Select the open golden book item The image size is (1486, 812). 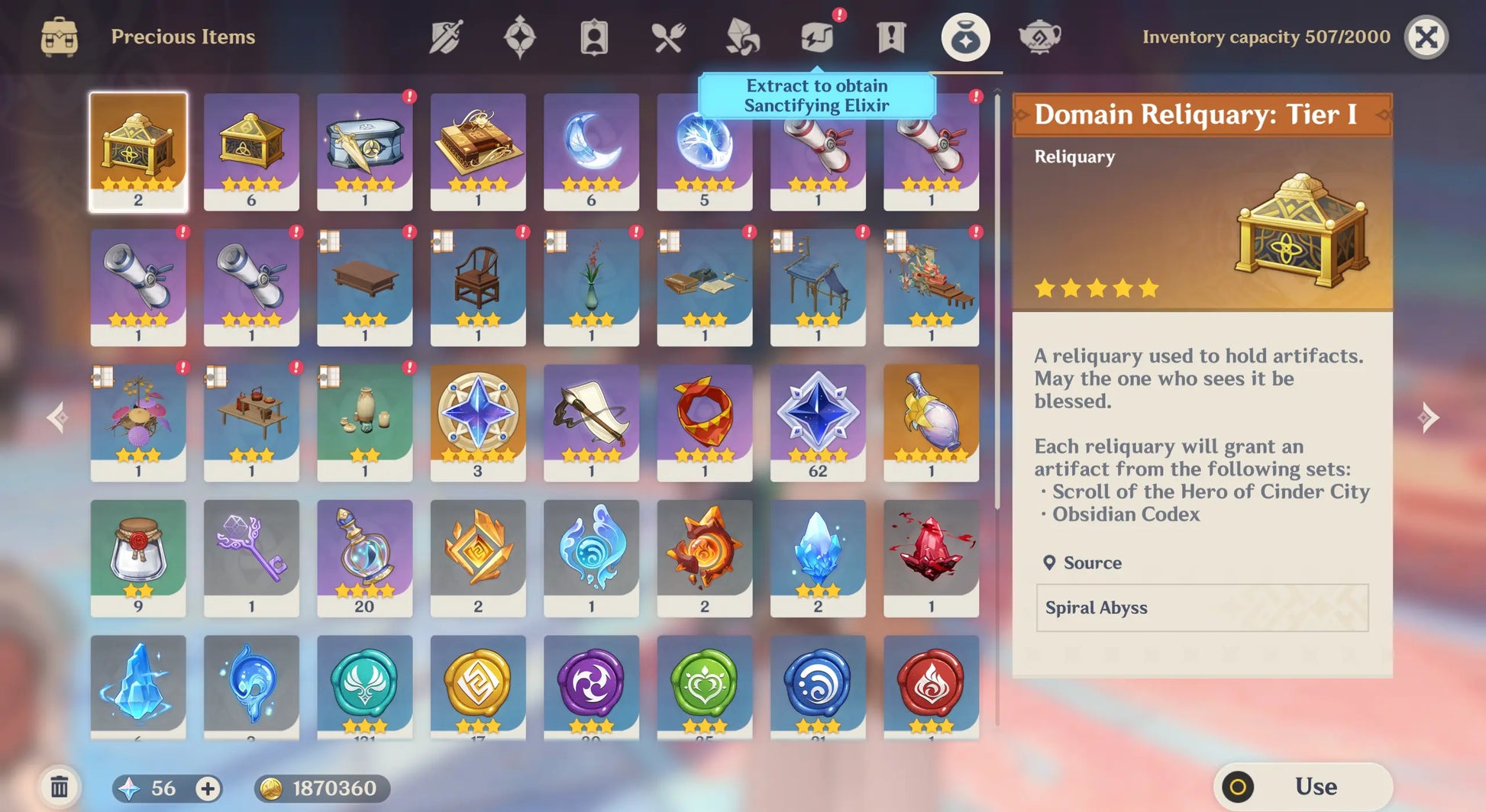point(478,151)
